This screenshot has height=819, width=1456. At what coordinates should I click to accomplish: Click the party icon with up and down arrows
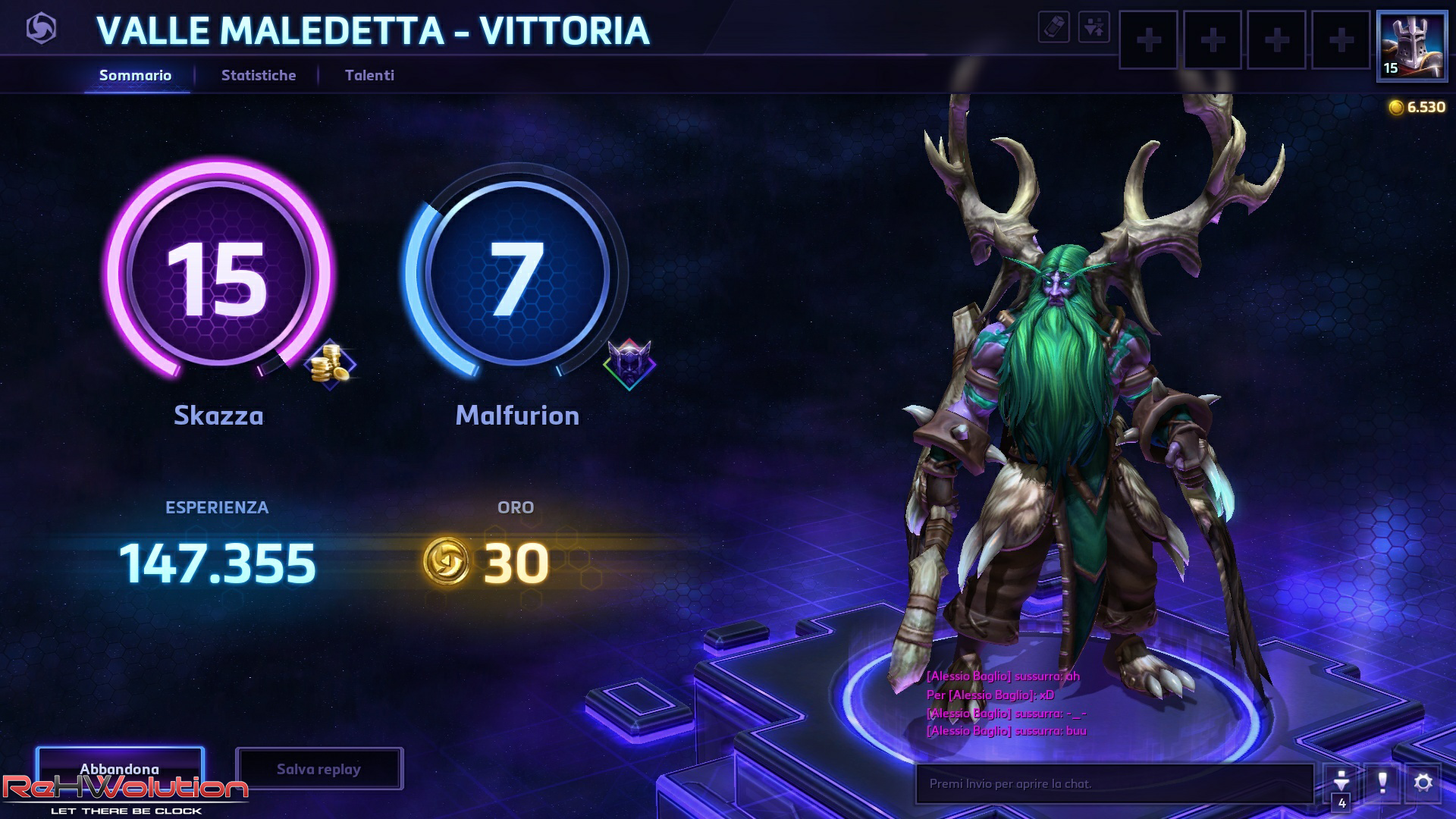coord(1094,27)
